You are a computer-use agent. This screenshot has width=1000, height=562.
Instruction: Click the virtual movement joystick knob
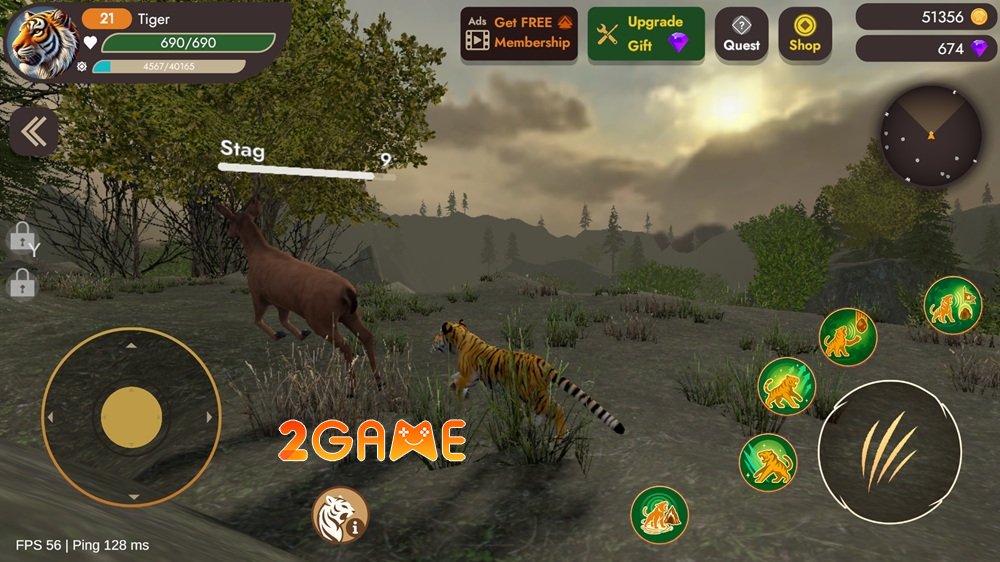coord(131,417)
